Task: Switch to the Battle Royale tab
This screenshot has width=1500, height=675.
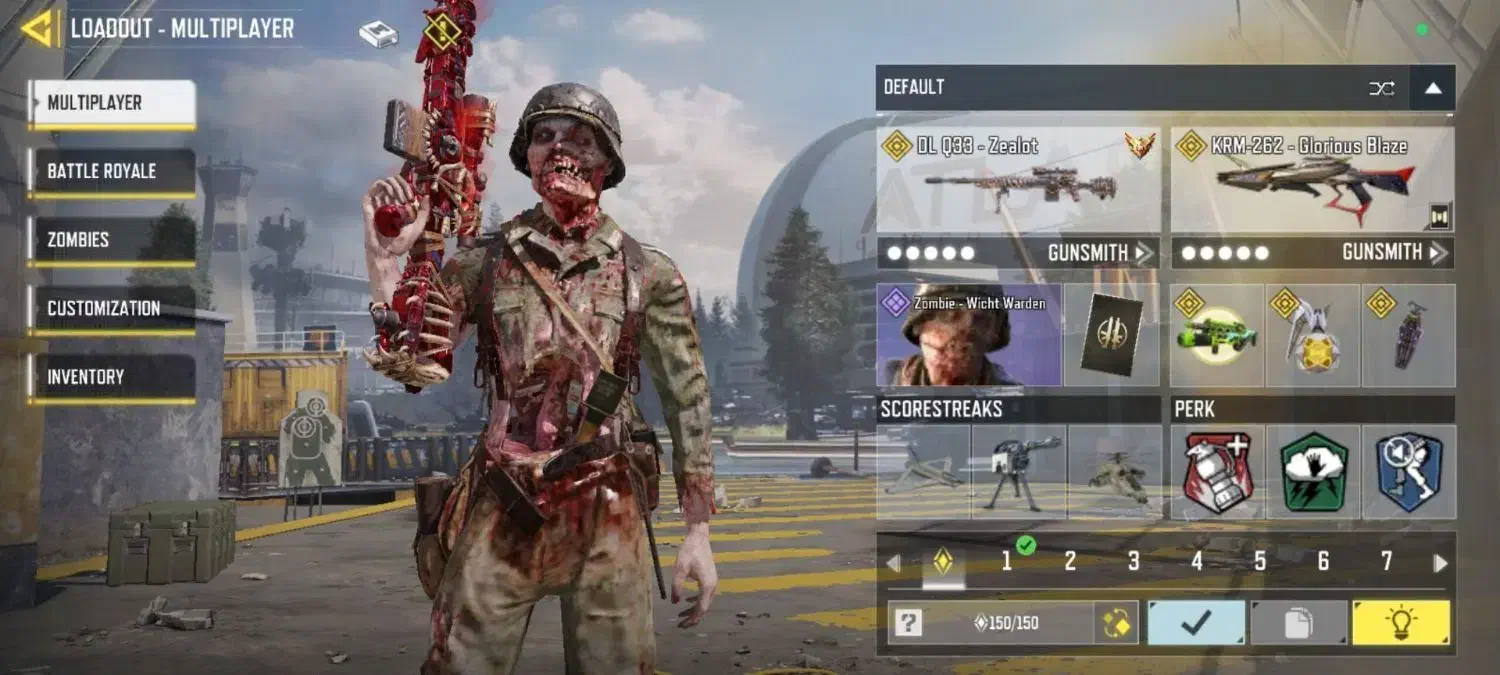Action: [111, 172]
